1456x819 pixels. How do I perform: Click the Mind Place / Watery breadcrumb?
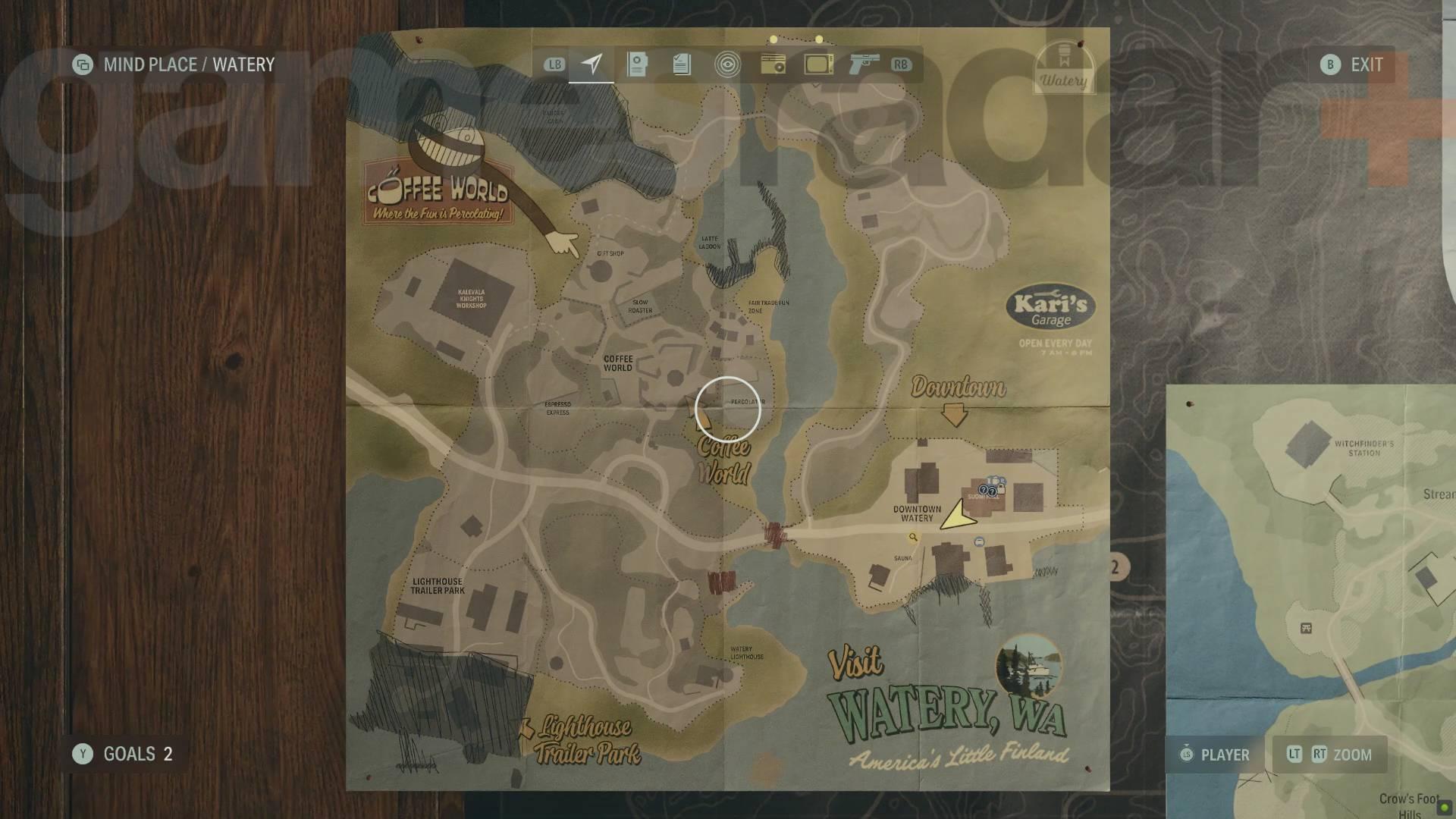(x=174, y=64)
